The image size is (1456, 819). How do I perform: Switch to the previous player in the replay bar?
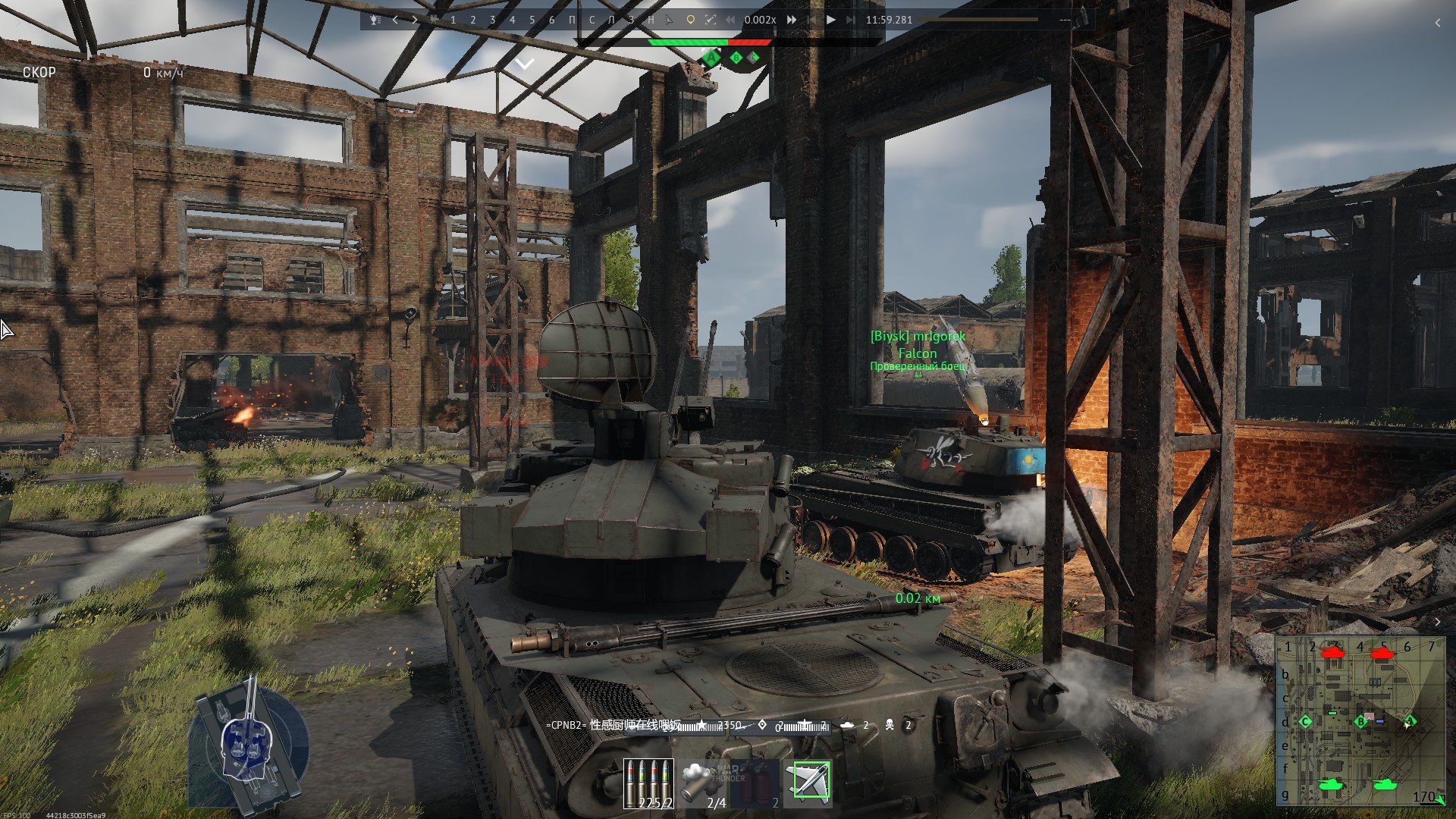[395, 20]
